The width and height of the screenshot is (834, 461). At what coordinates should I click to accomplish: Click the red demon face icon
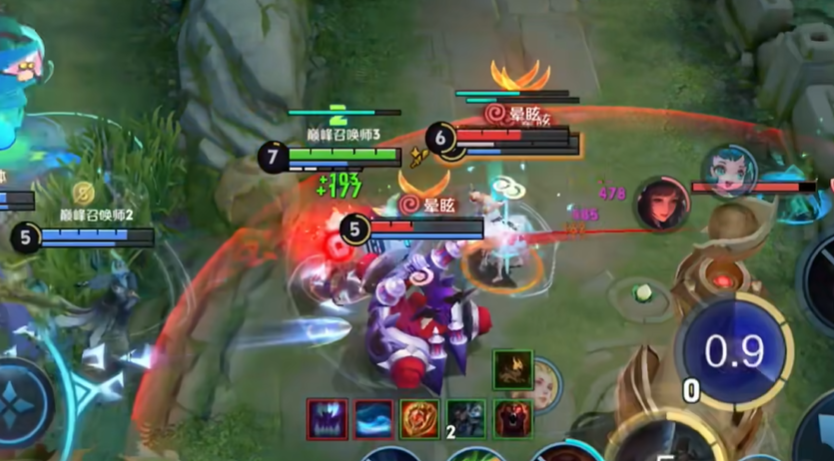pos(512,419)
